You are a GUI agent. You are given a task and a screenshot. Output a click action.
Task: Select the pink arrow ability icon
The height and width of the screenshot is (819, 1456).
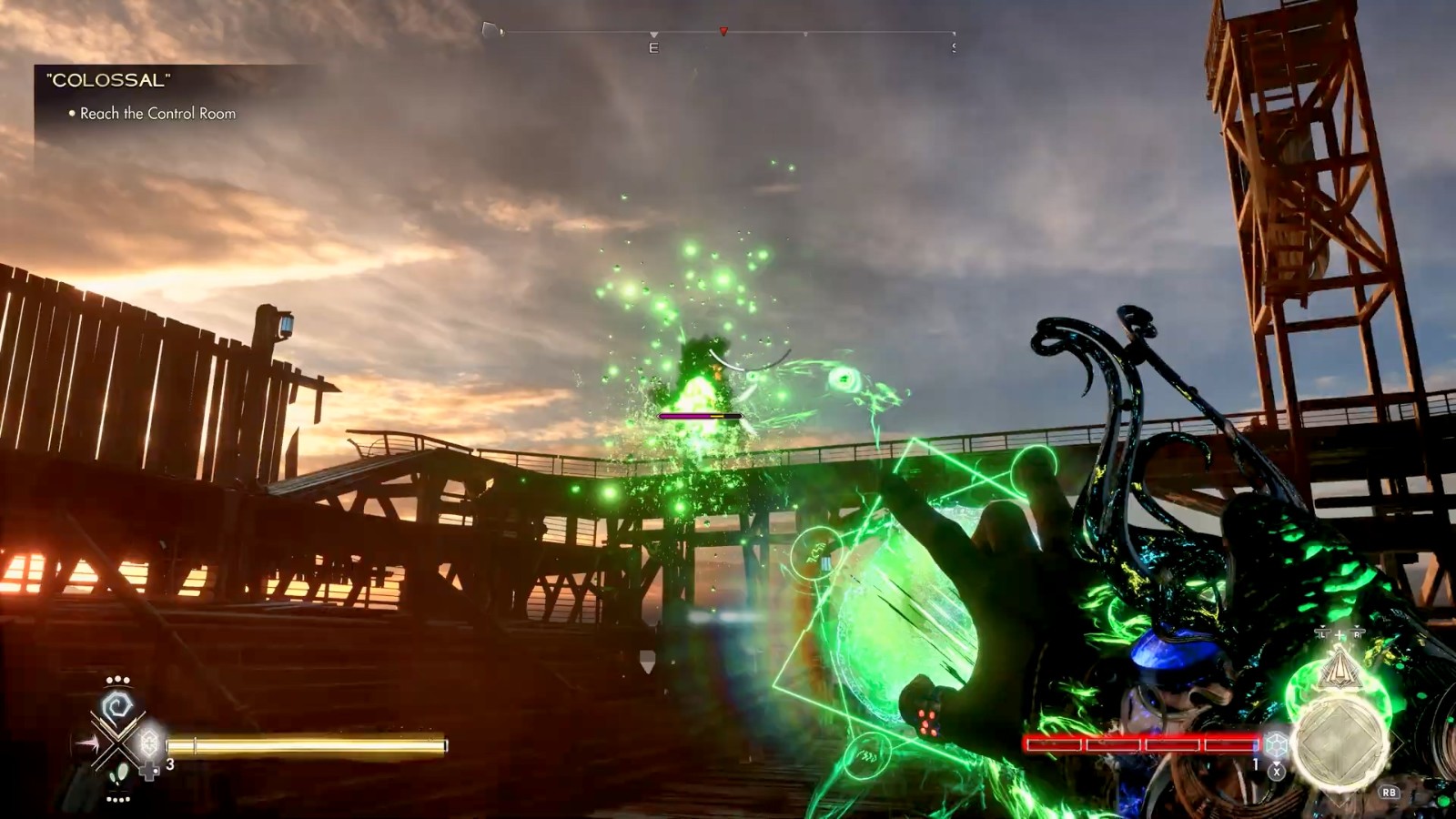(89, 744)
